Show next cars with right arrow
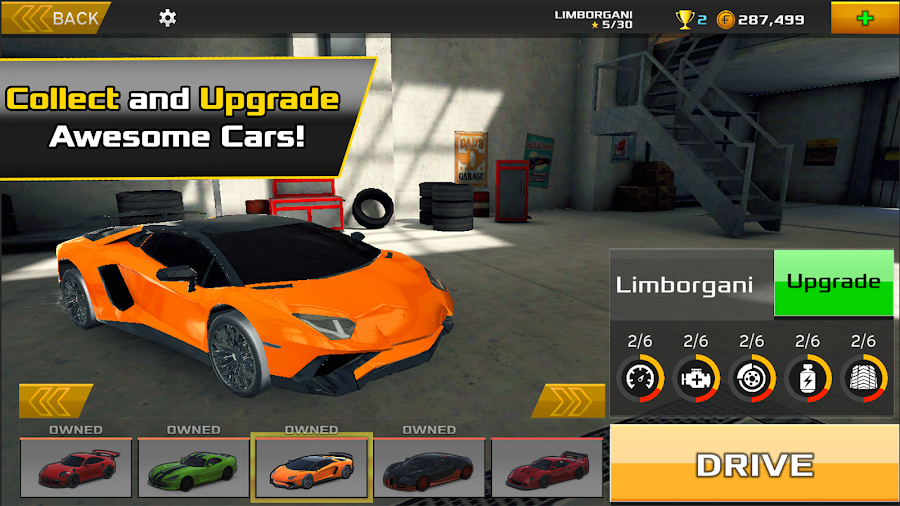Screen dimensions: 900x506 [568, 401]
